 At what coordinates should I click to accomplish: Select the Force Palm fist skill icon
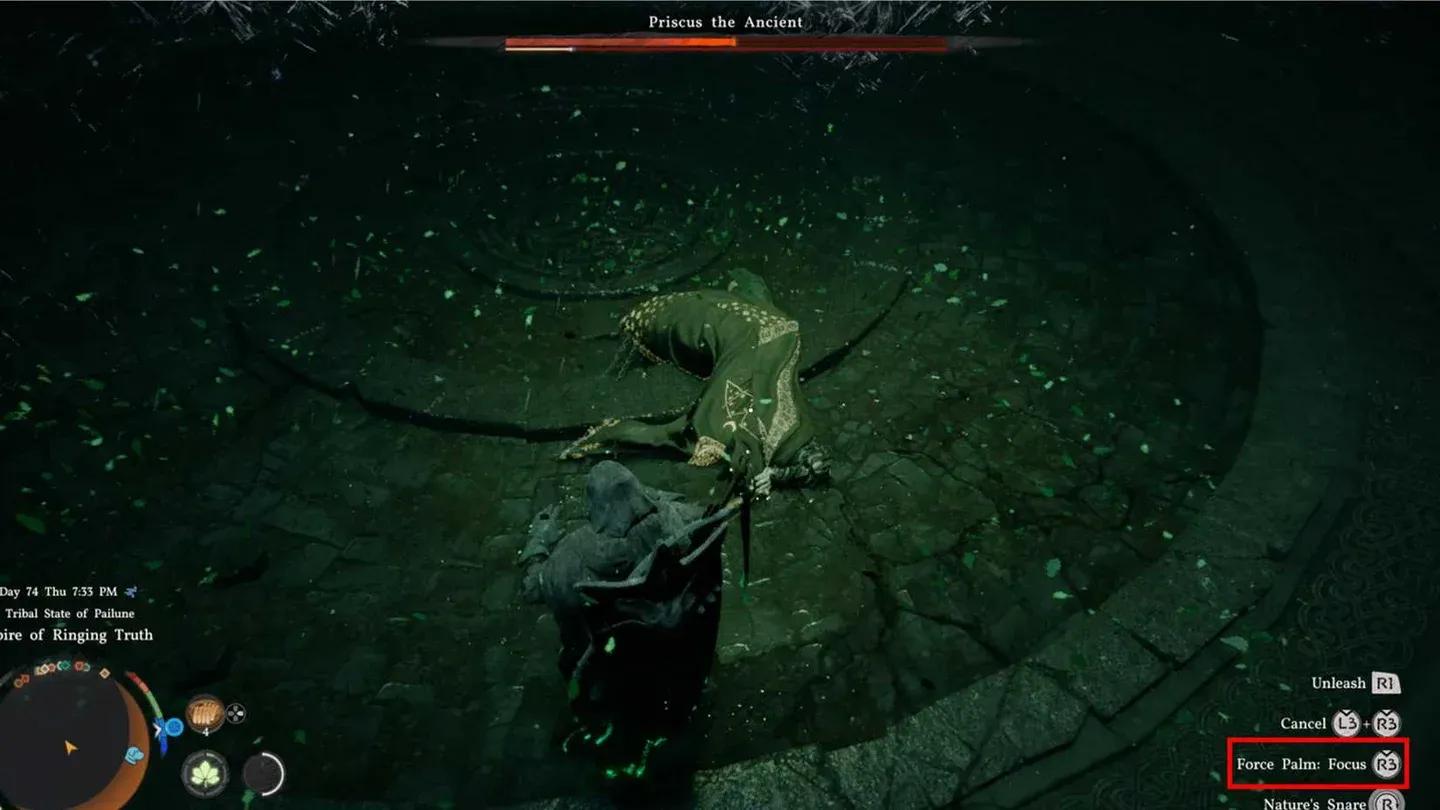coord(205,711)
